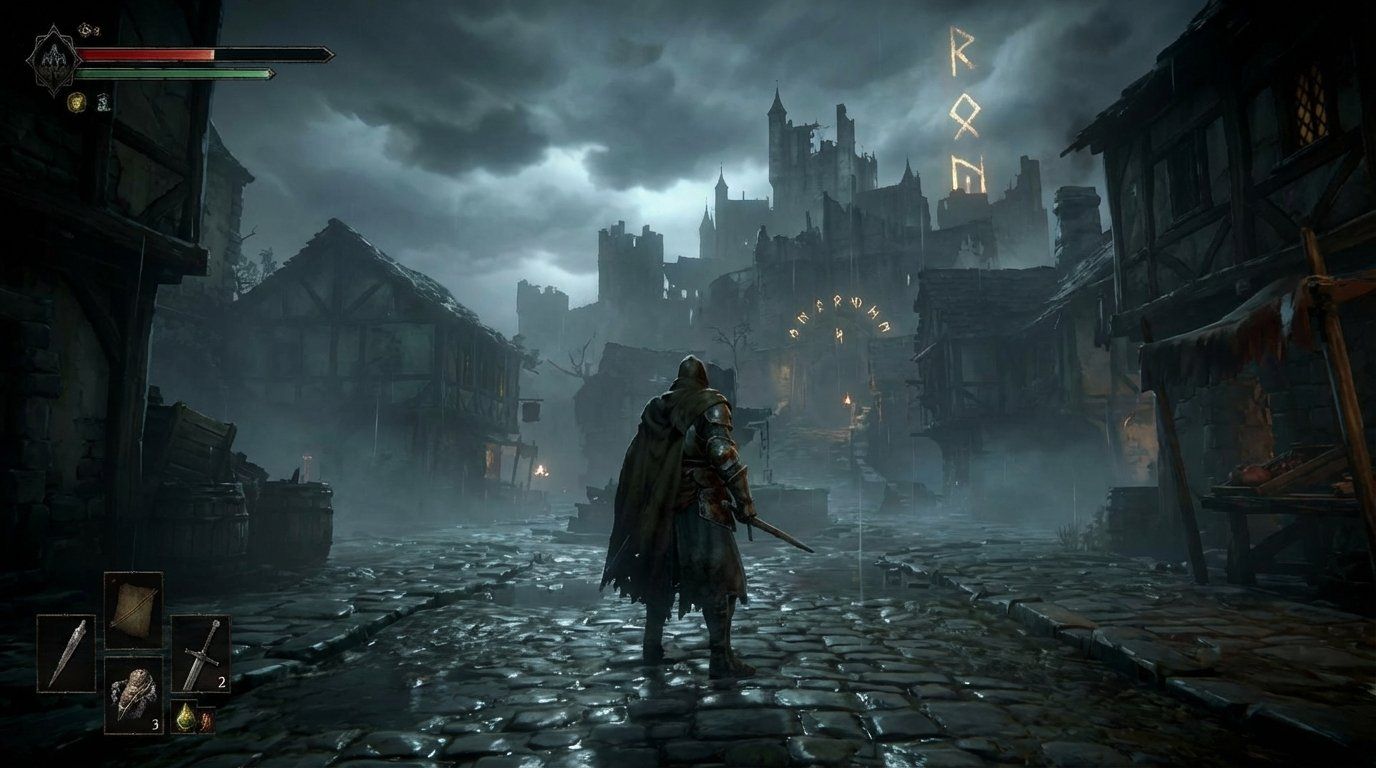
Task: Click the gold lion coin currency icon
Action: [76, 101]
